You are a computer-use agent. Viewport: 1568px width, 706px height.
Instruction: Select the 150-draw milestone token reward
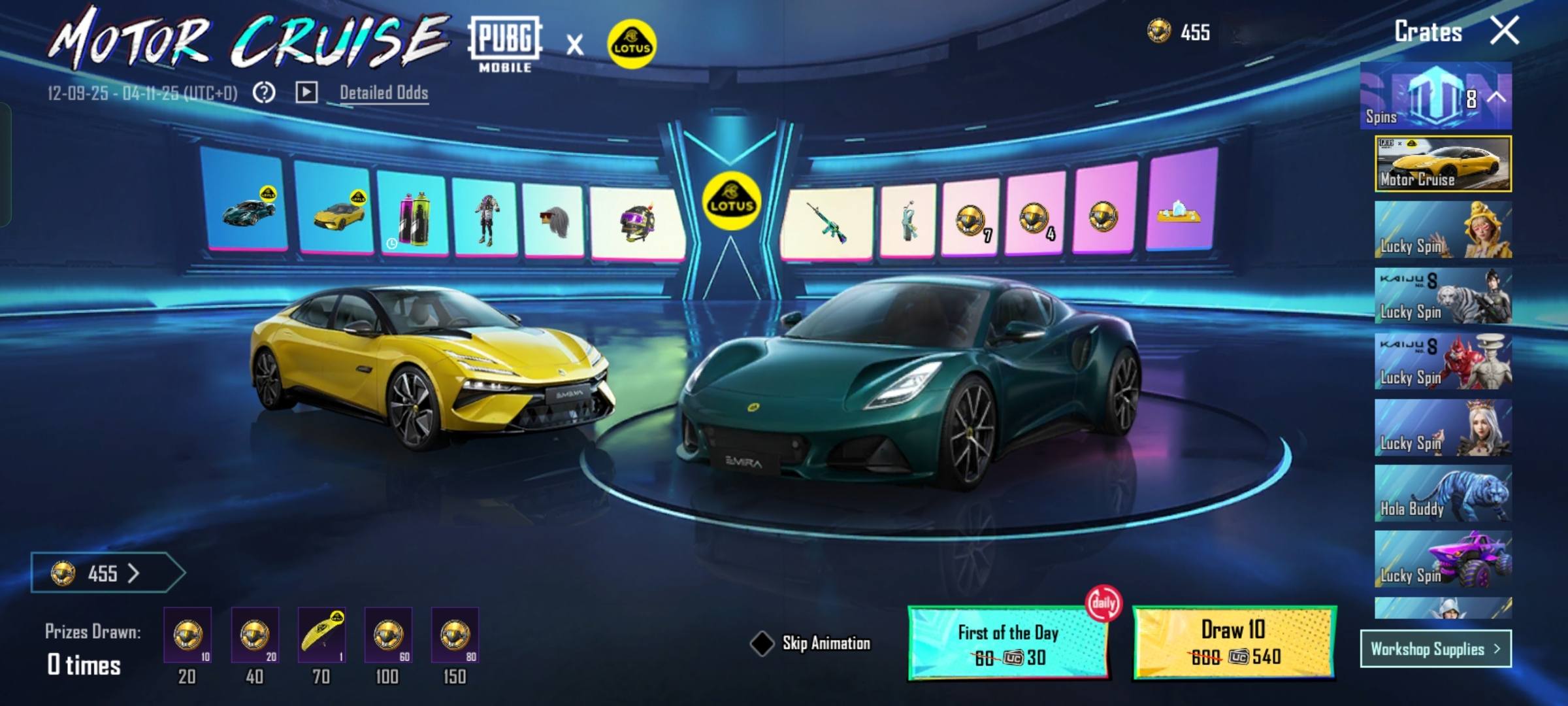click(x=455, y=635)
